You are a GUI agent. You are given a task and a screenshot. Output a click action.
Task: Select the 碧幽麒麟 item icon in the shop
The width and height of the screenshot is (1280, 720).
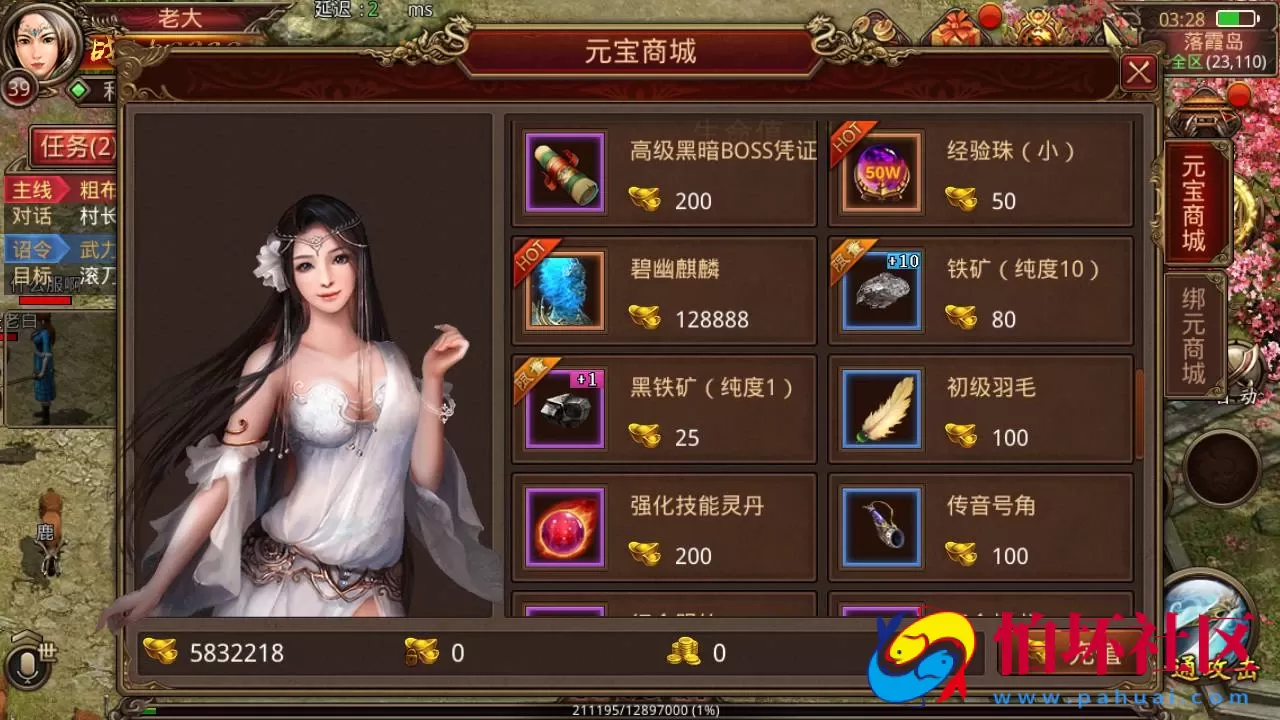click(x=563, y=290)
